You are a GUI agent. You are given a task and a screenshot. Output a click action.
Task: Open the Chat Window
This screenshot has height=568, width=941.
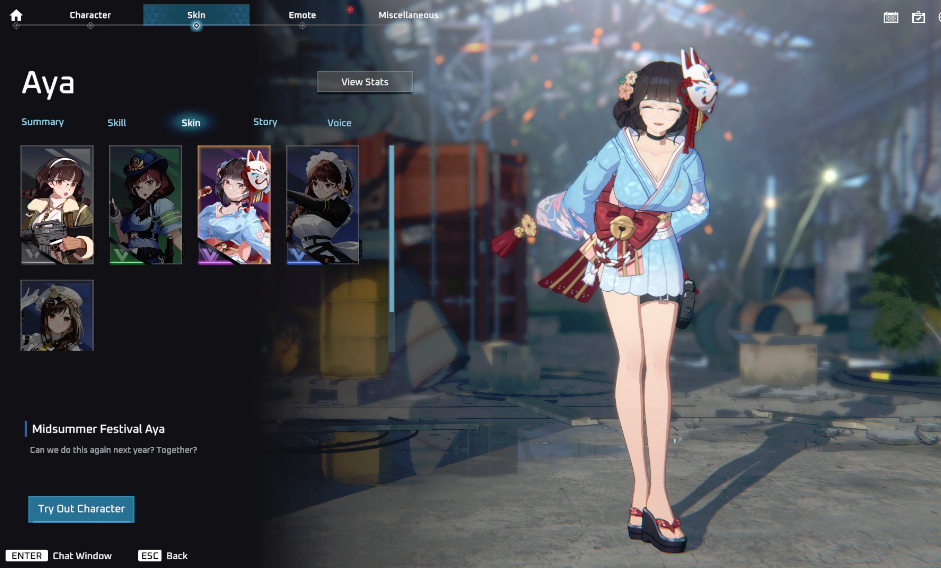(59, 555)
